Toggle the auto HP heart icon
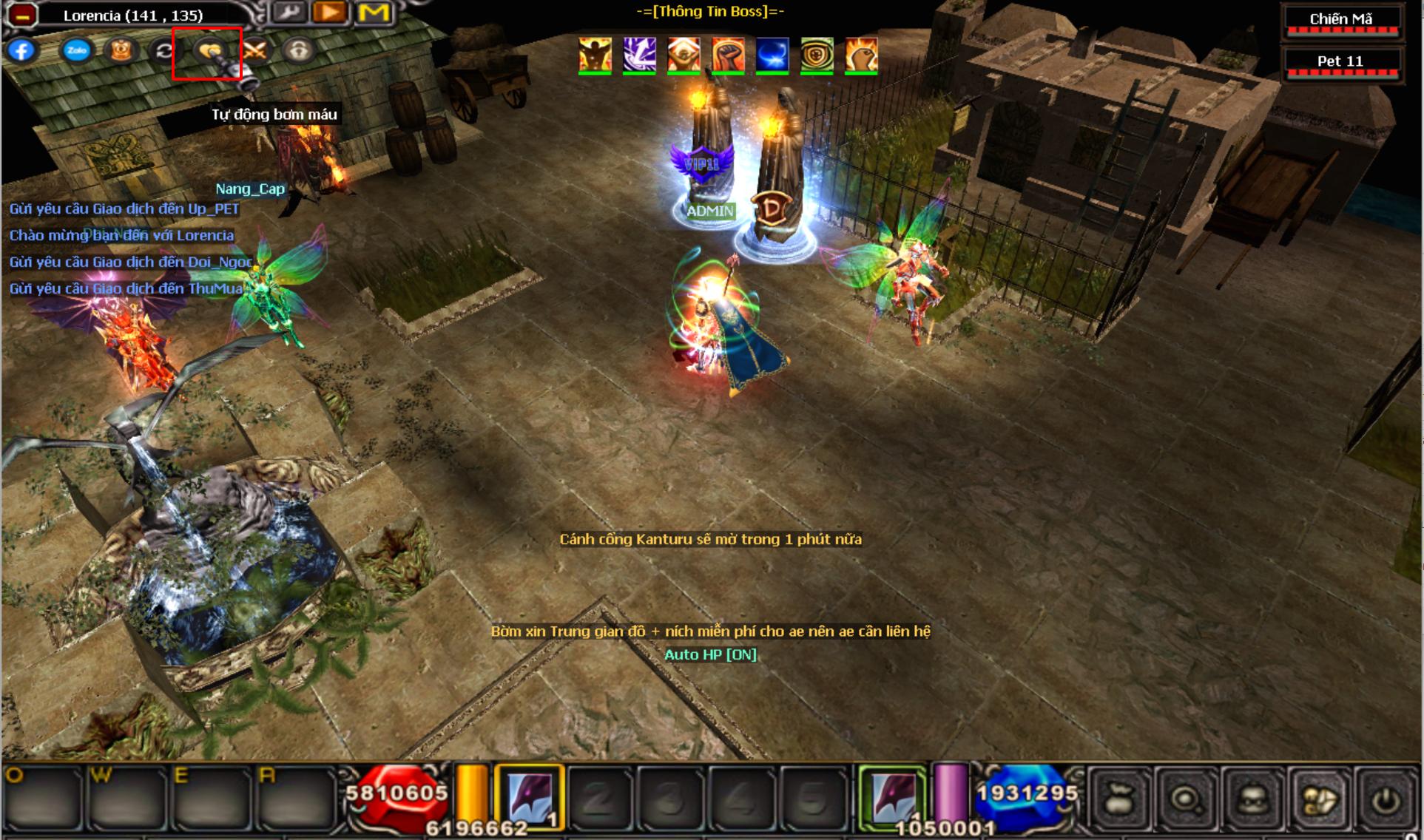Screen dimensions: 1424x840 [209, 50]
